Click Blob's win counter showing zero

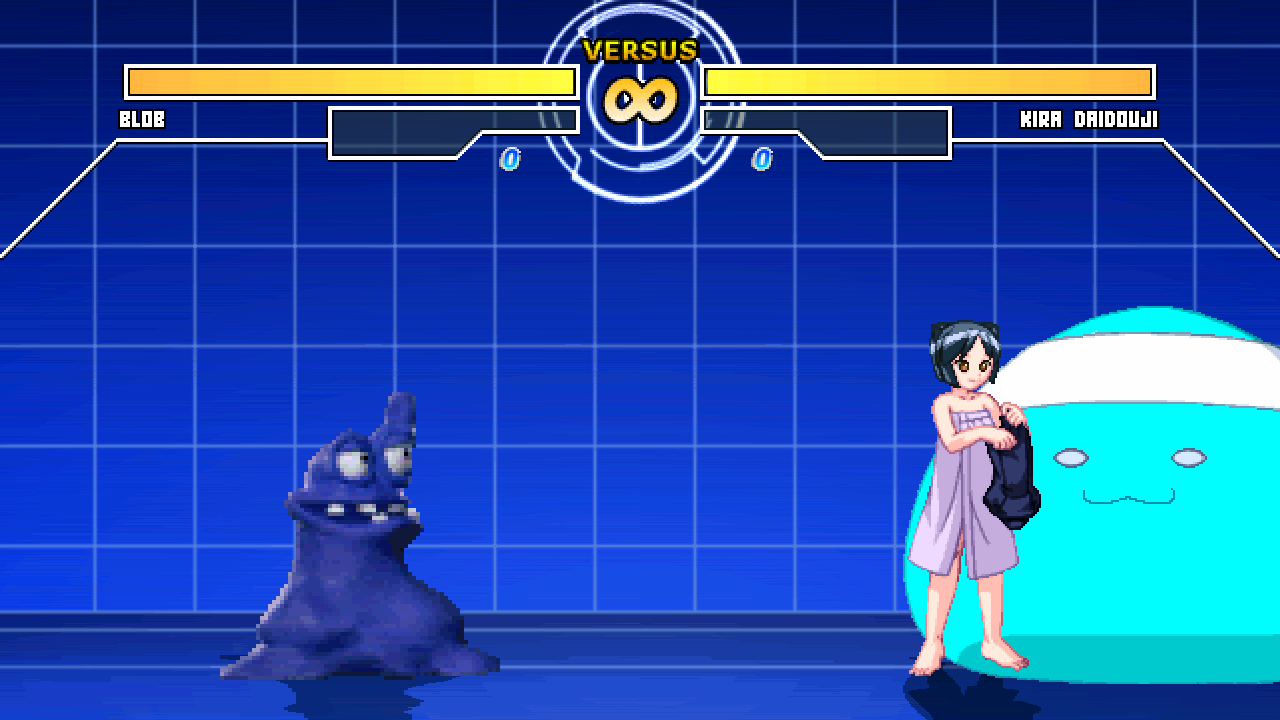click(x=510, y=158)
